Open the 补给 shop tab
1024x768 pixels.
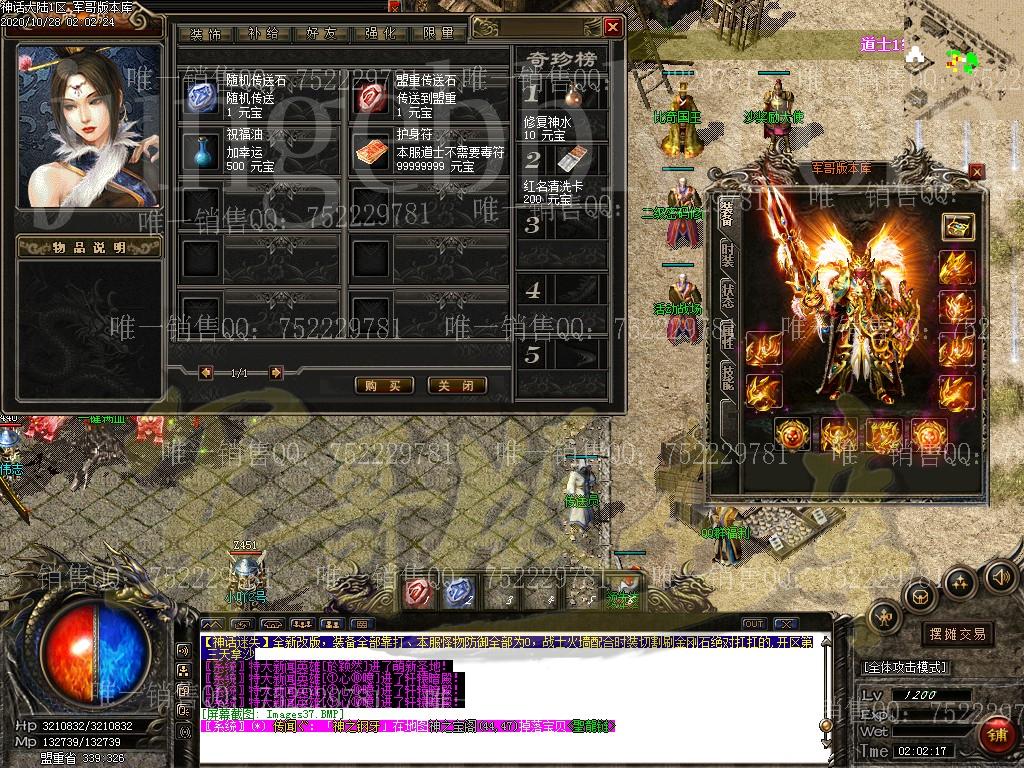[264, 33]
